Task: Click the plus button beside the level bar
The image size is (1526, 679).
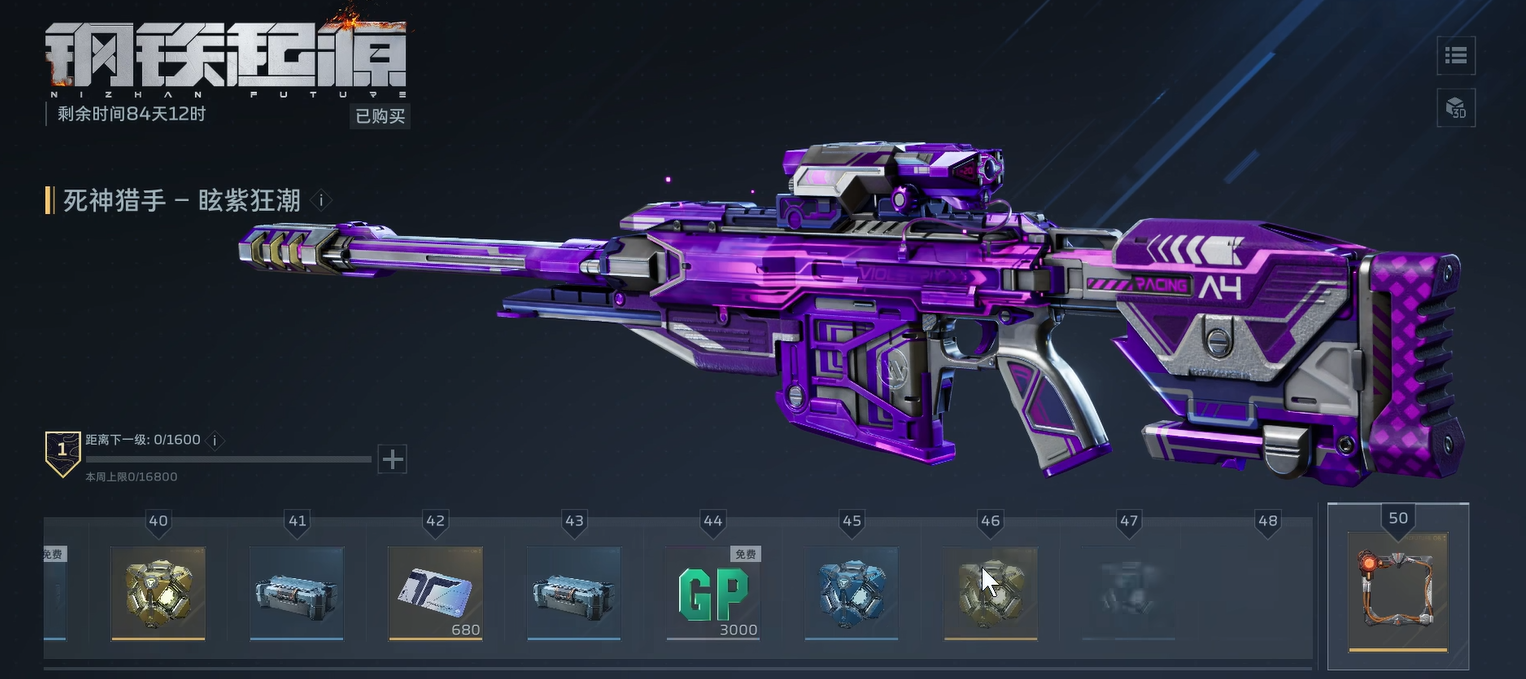Action: (x=393, y=459)
